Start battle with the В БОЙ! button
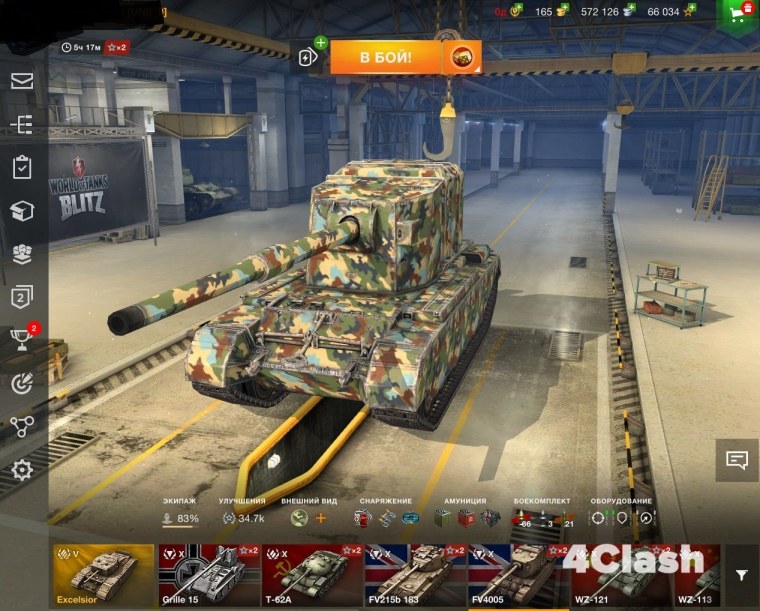 [x=386, y=57]
